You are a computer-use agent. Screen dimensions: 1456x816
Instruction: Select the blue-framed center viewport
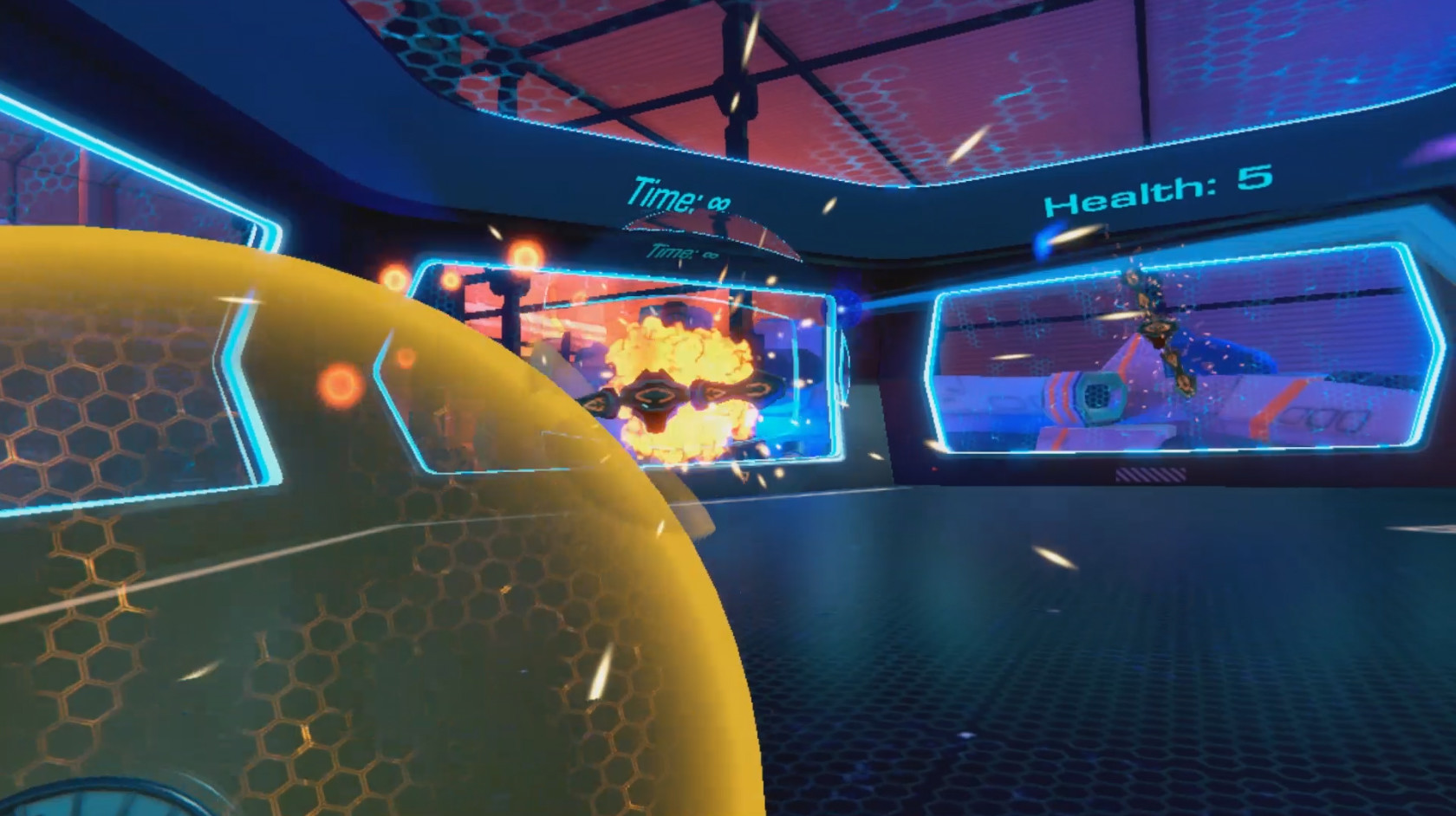624,364
